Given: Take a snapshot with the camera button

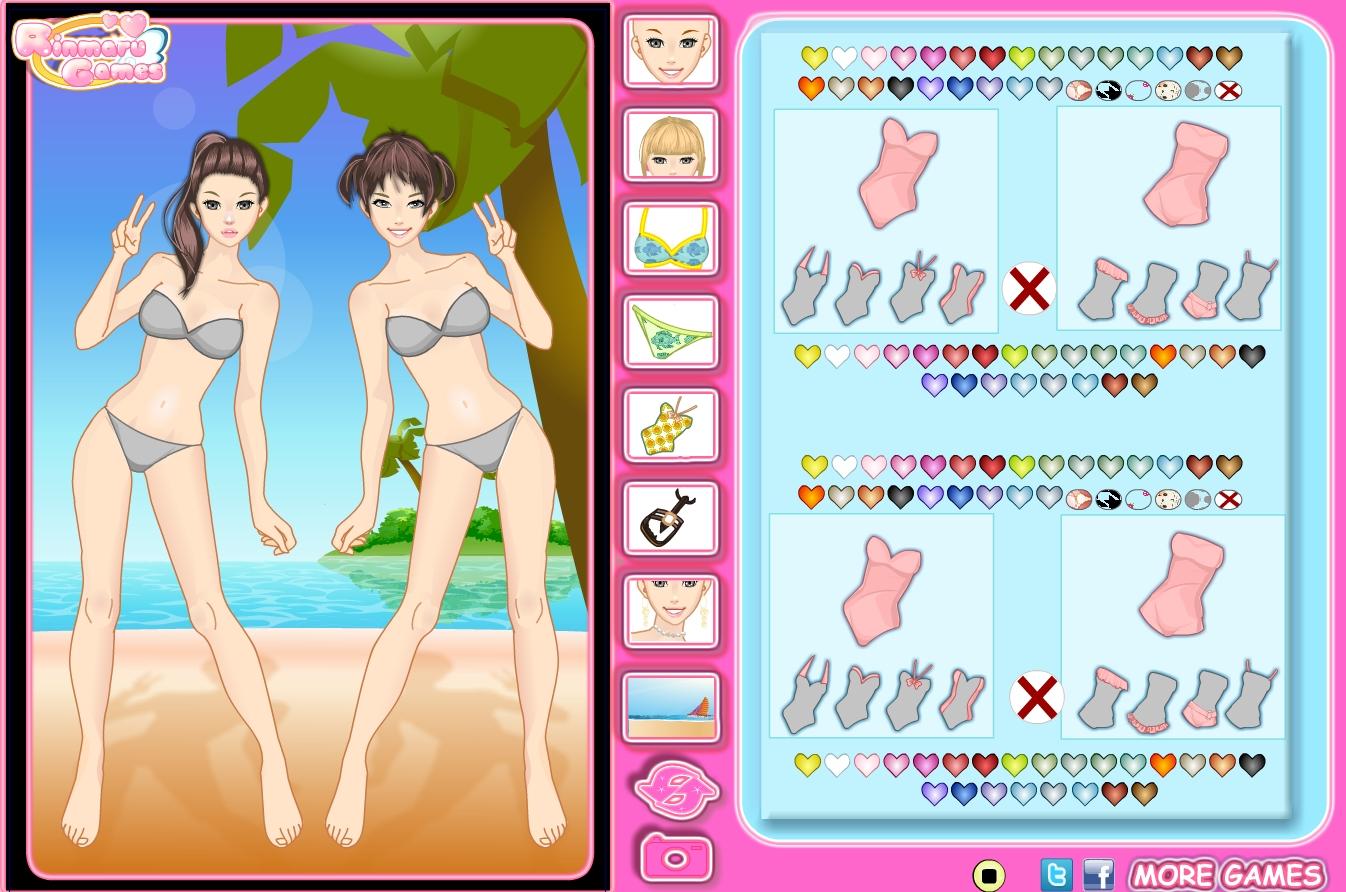Looking at the screenshot, I should coord(676,857).
